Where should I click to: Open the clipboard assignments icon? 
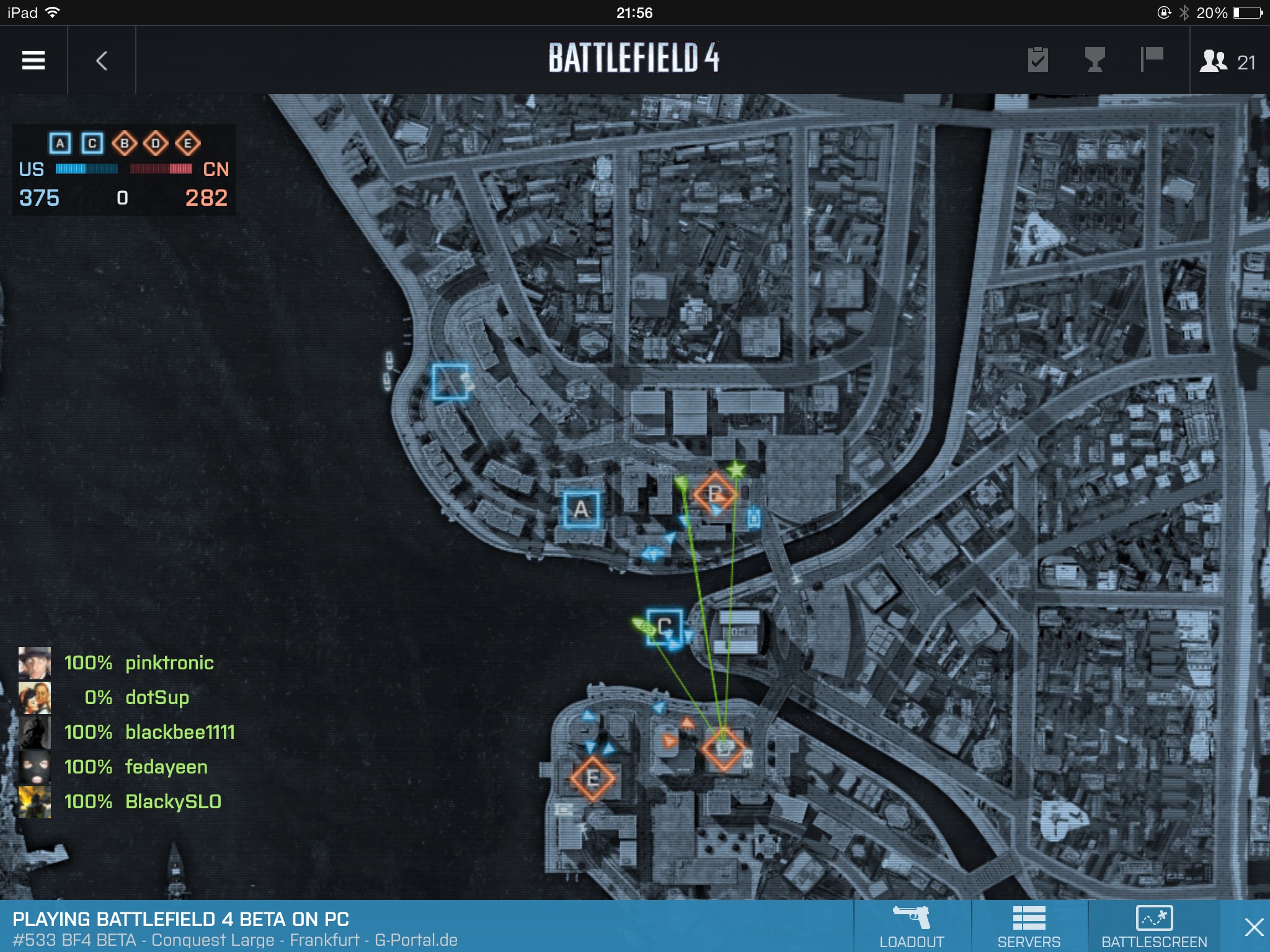(x=1037, y=60)
